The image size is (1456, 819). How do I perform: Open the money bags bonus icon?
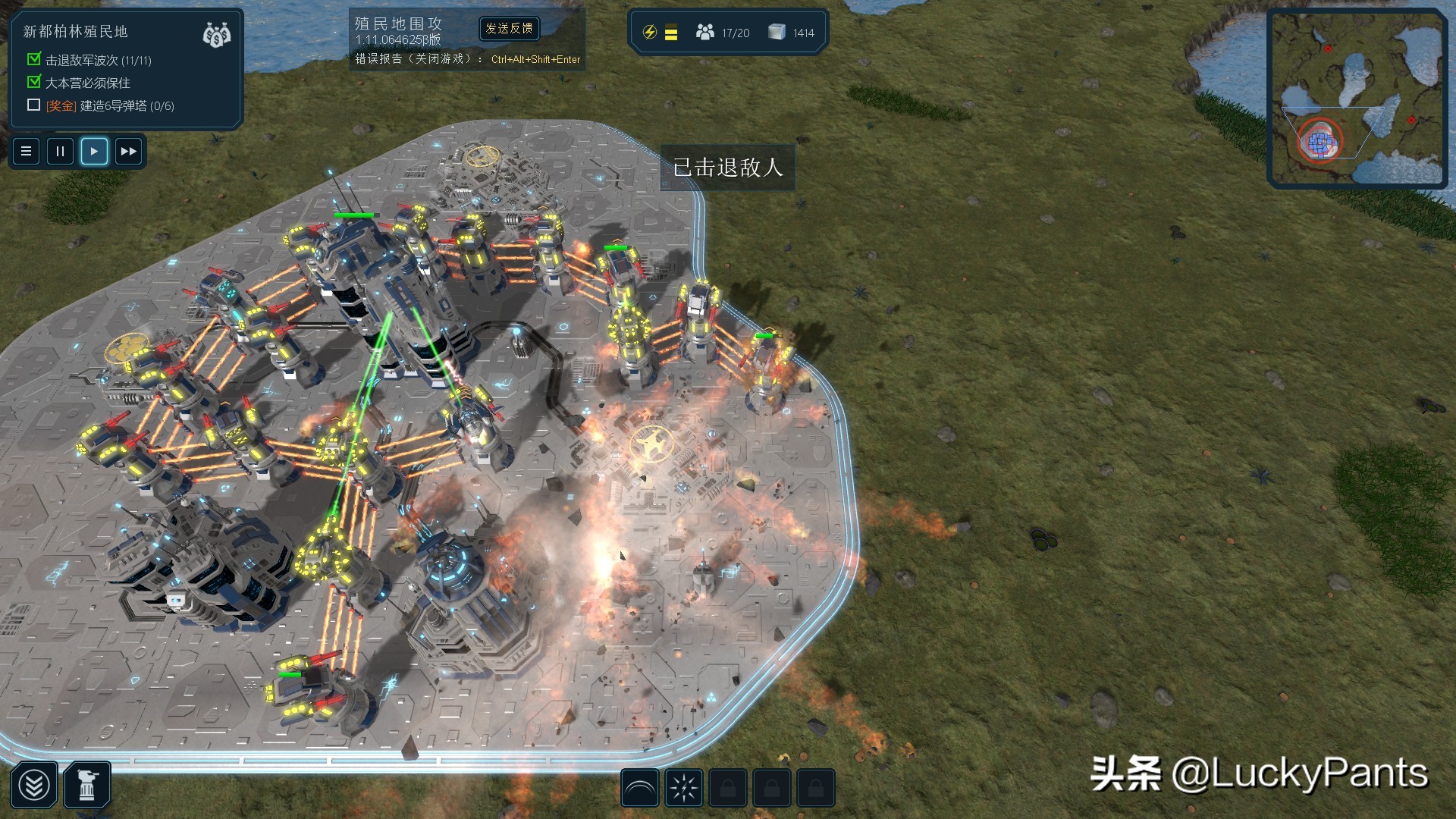(216, 34)
